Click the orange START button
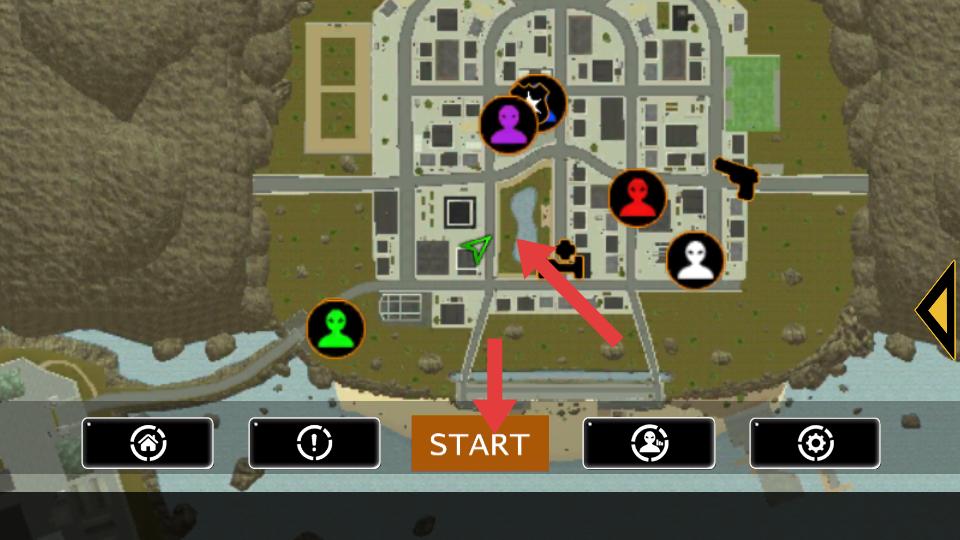This screenshot has height=540, width=960. (x=480, y=444)
